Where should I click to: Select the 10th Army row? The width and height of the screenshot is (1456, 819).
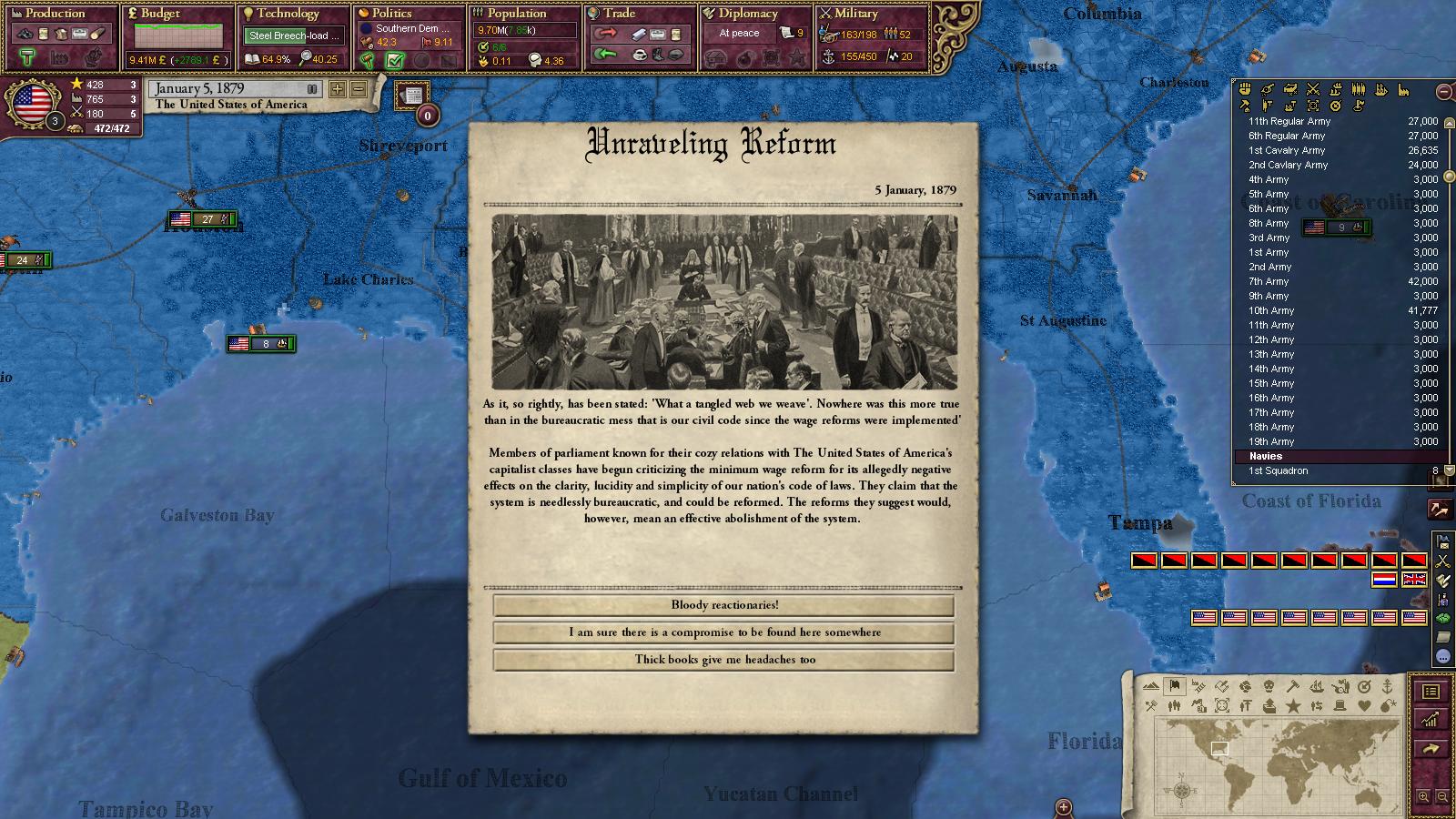click(1271, 310)
